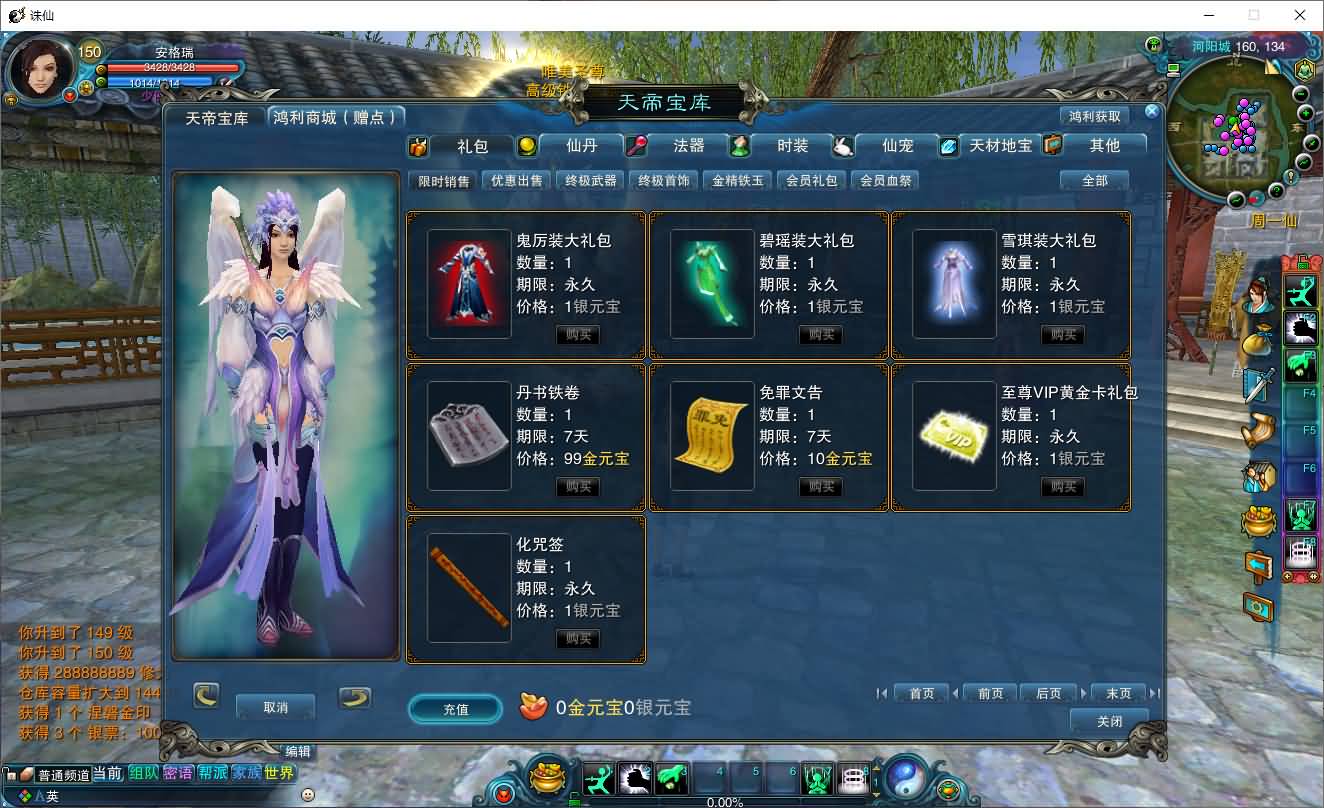Purchase the 至尊VIP黄金卡礼包
1324x808 pixels.
pyautogui.click(x=1063, y=487)
